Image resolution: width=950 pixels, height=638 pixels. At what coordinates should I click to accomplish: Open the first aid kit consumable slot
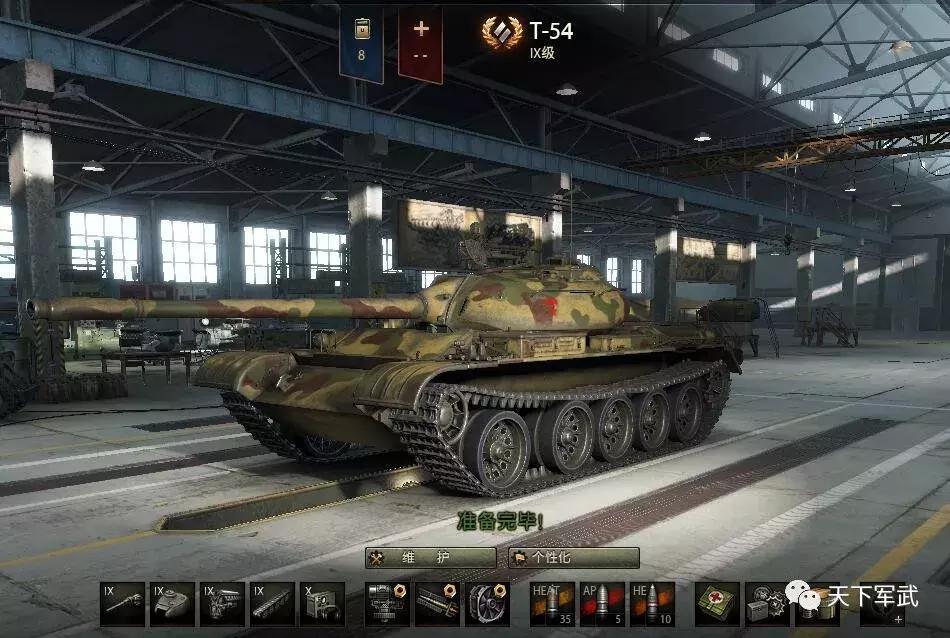tap(717, 604)
